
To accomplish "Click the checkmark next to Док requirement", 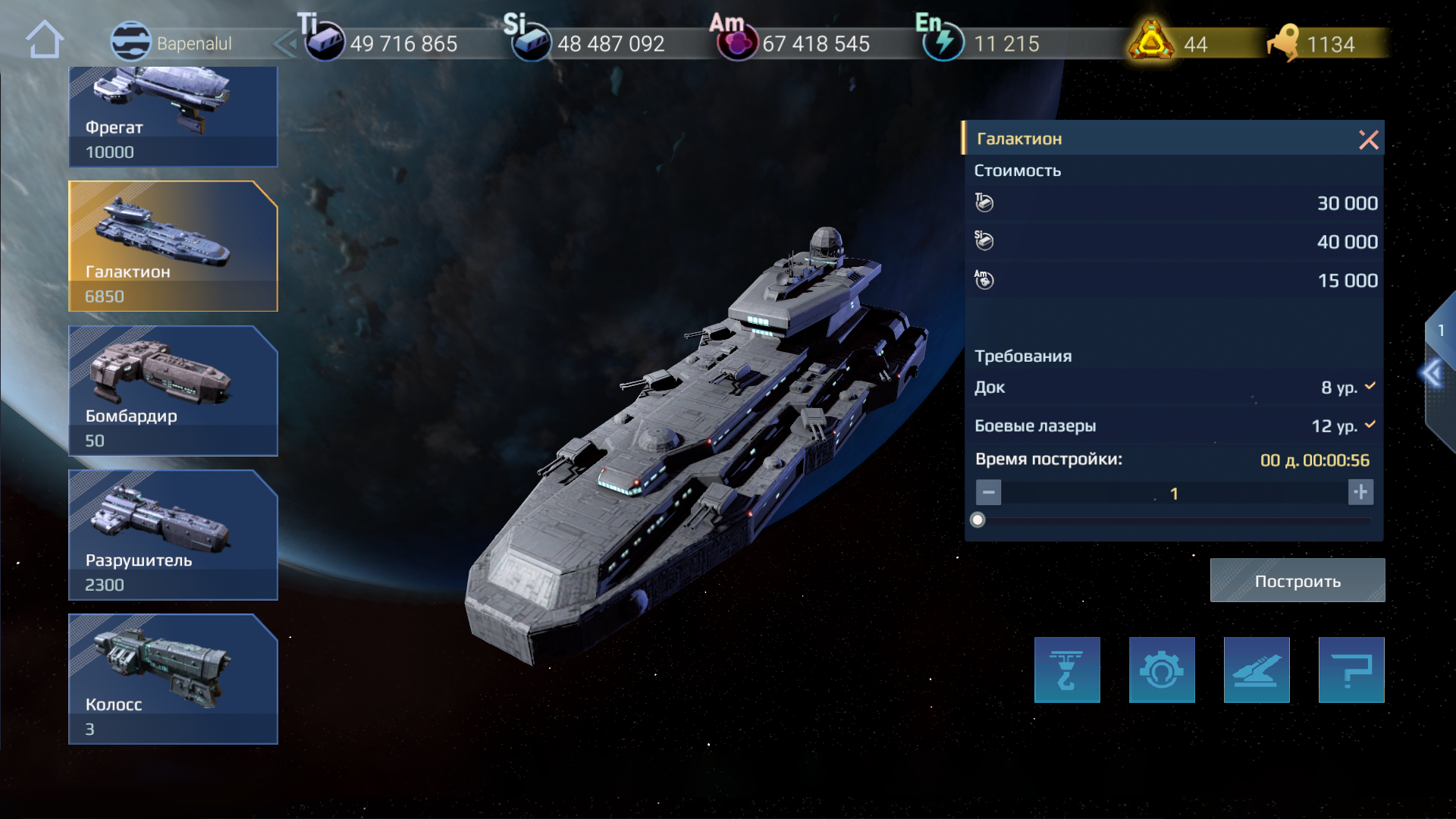I will click(1369, 385).
